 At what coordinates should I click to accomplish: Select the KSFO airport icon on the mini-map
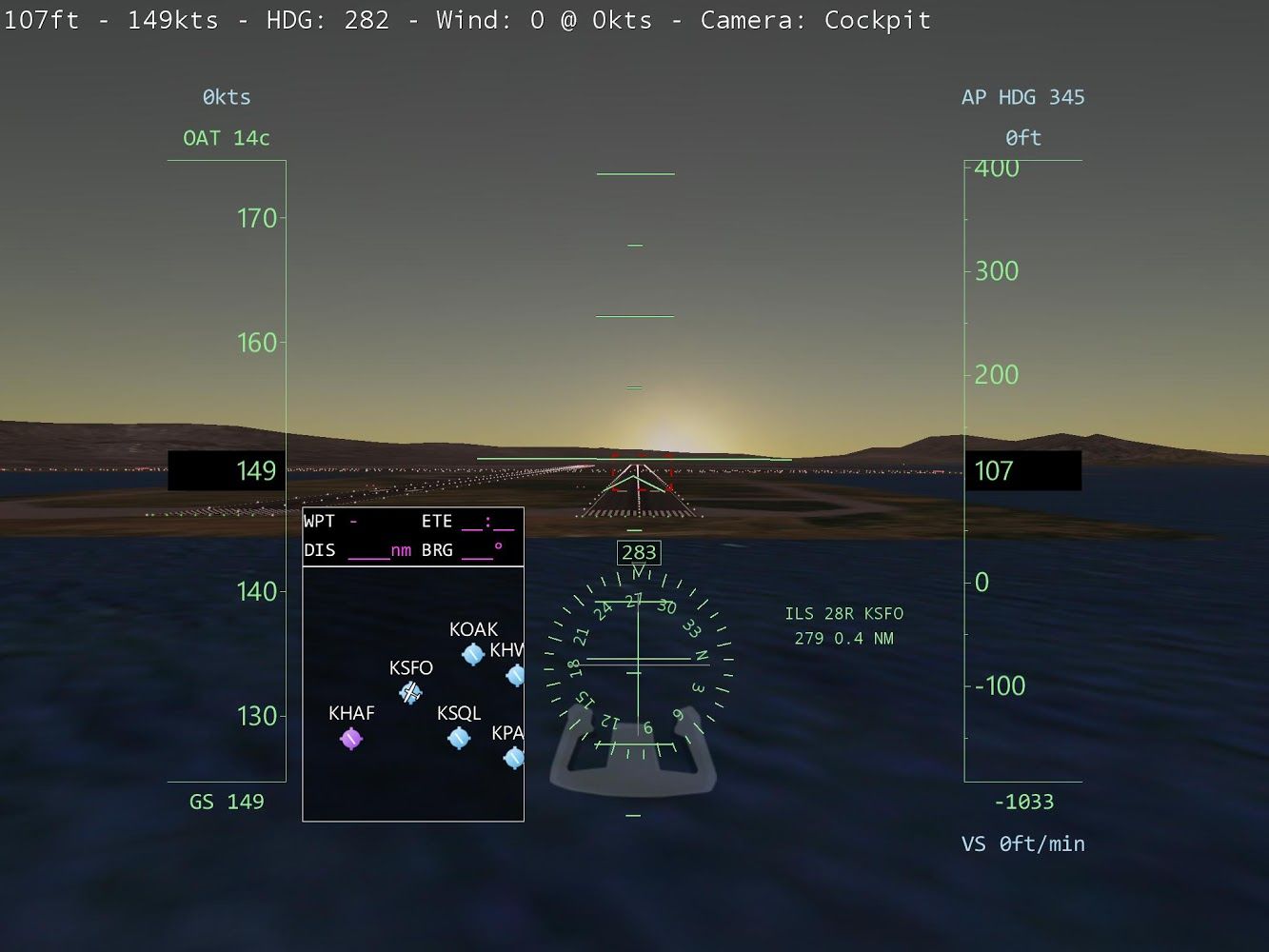click(x=409, y=695)
